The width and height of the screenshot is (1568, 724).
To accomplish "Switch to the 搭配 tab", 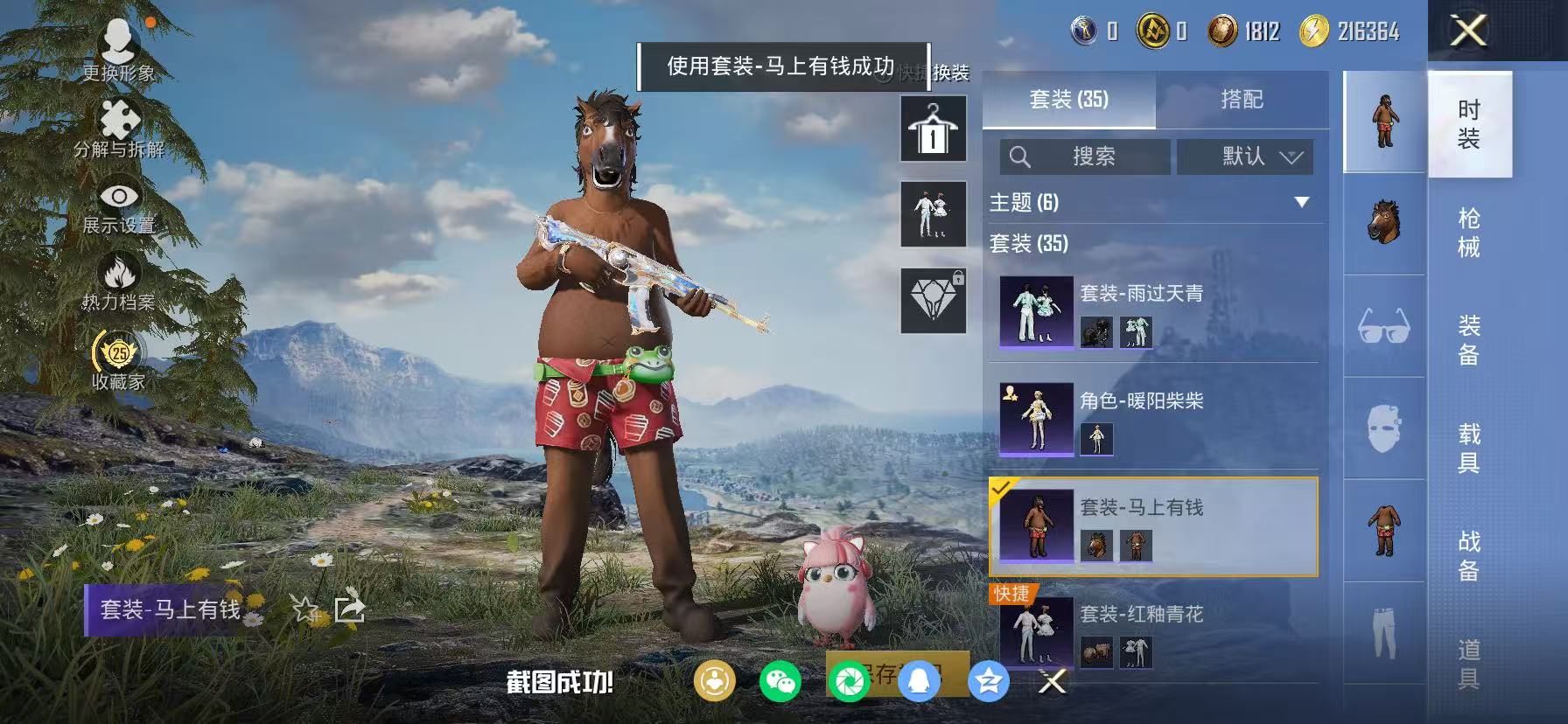I will (x=1241, y=100).
